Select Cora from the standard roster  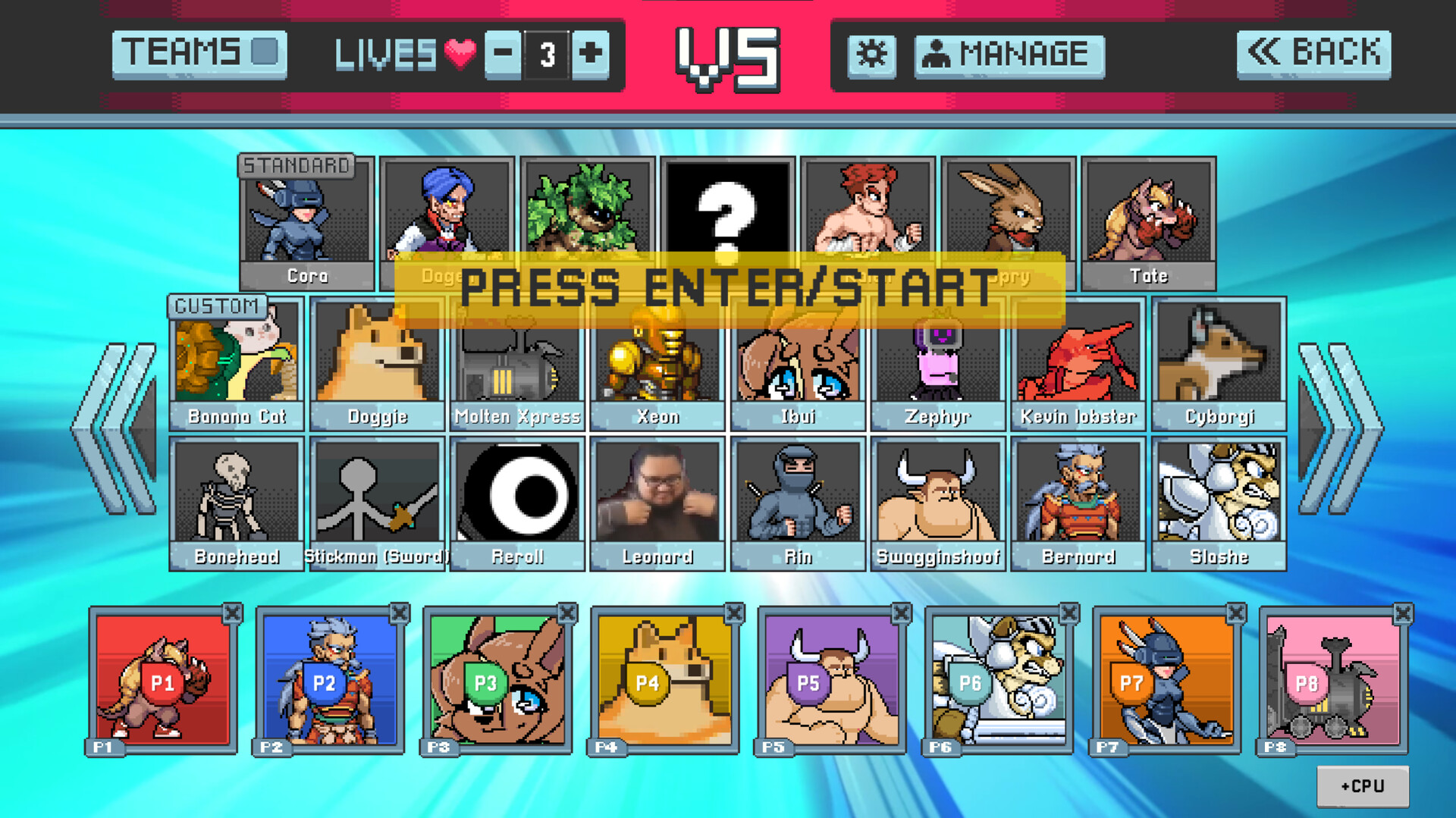click(306, 216)
